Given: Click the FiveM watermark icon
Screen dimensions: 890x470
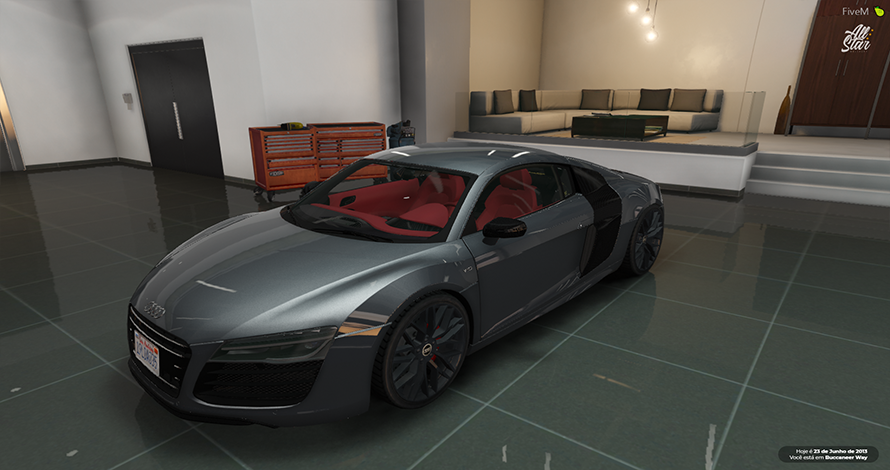Looking at the screenshot, I should click(x=879, y=11).
